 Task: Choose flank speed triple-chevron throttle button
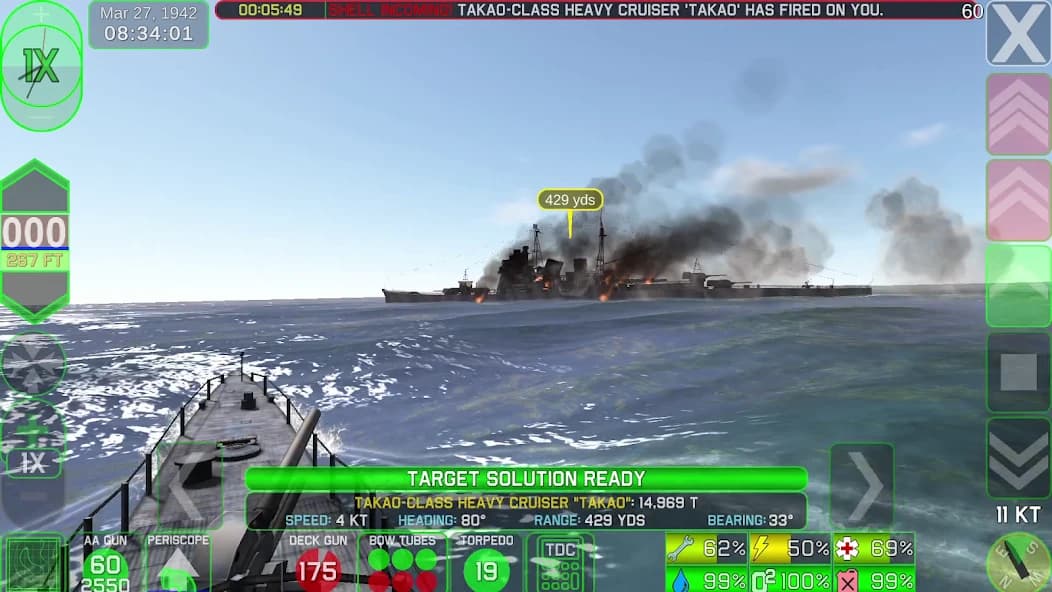[x=1018, y=114]
